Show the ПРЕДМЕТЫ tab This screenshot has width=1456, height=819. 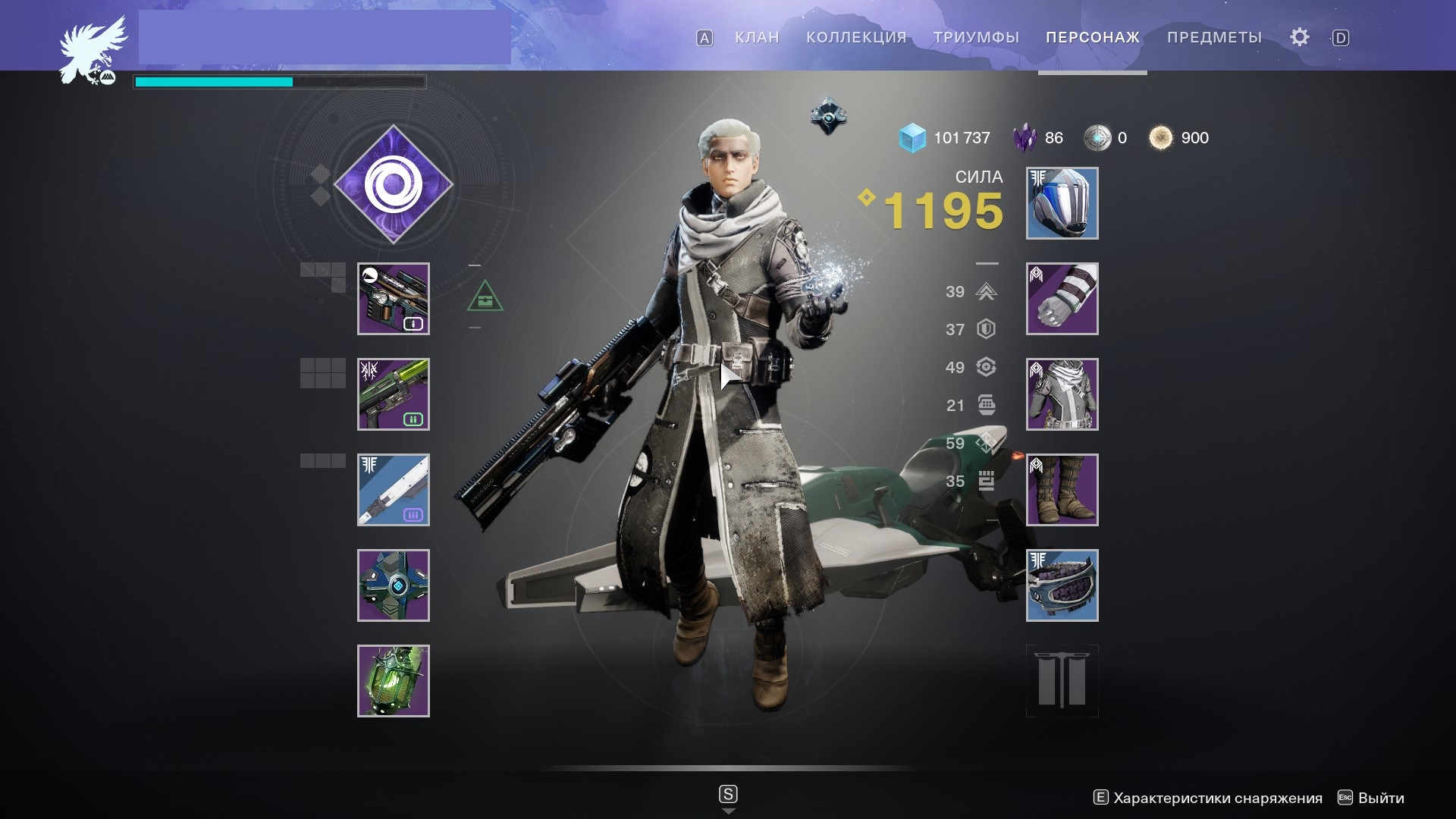tap(1214, 37)
